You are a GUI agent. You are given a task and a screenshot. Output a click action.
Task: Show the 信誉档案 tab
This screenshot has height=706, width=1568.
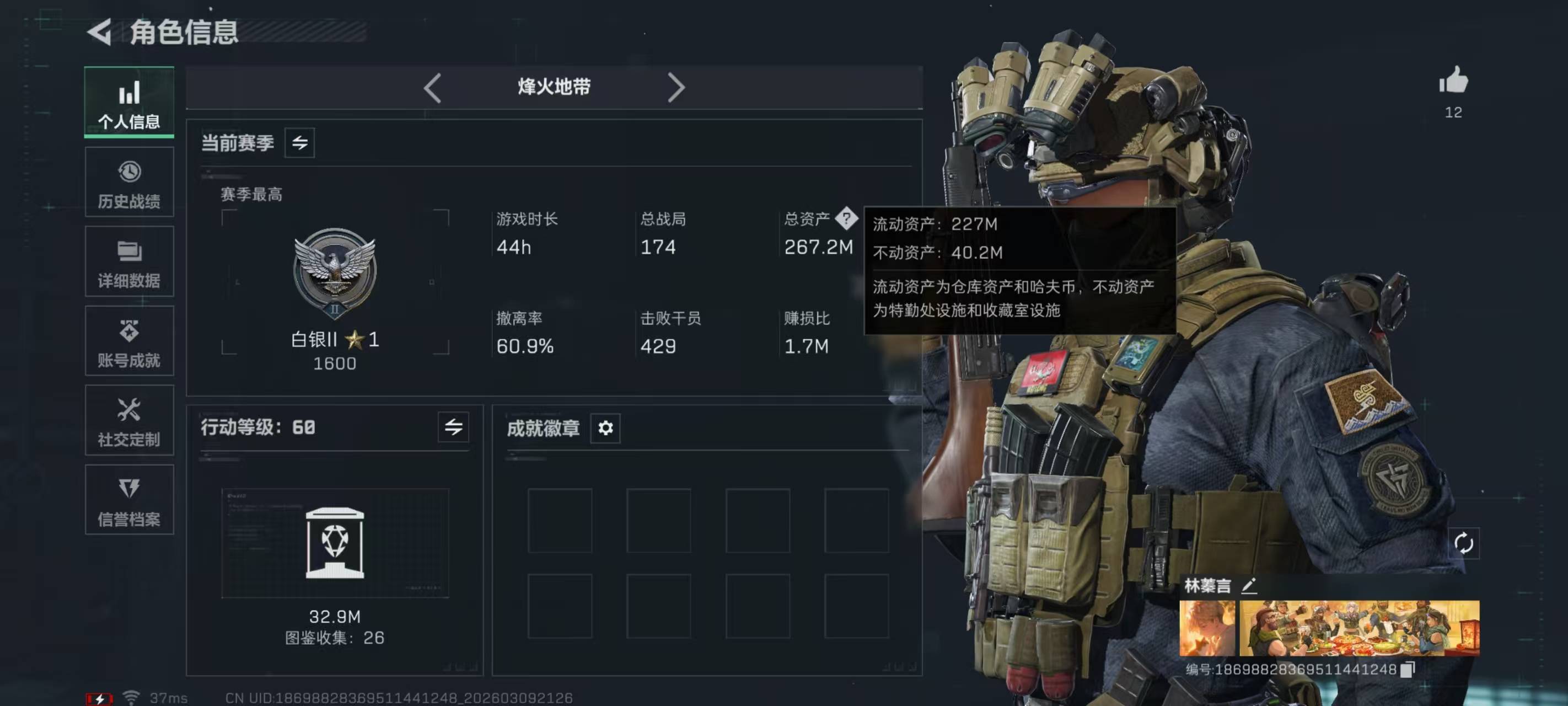point(129,500)
